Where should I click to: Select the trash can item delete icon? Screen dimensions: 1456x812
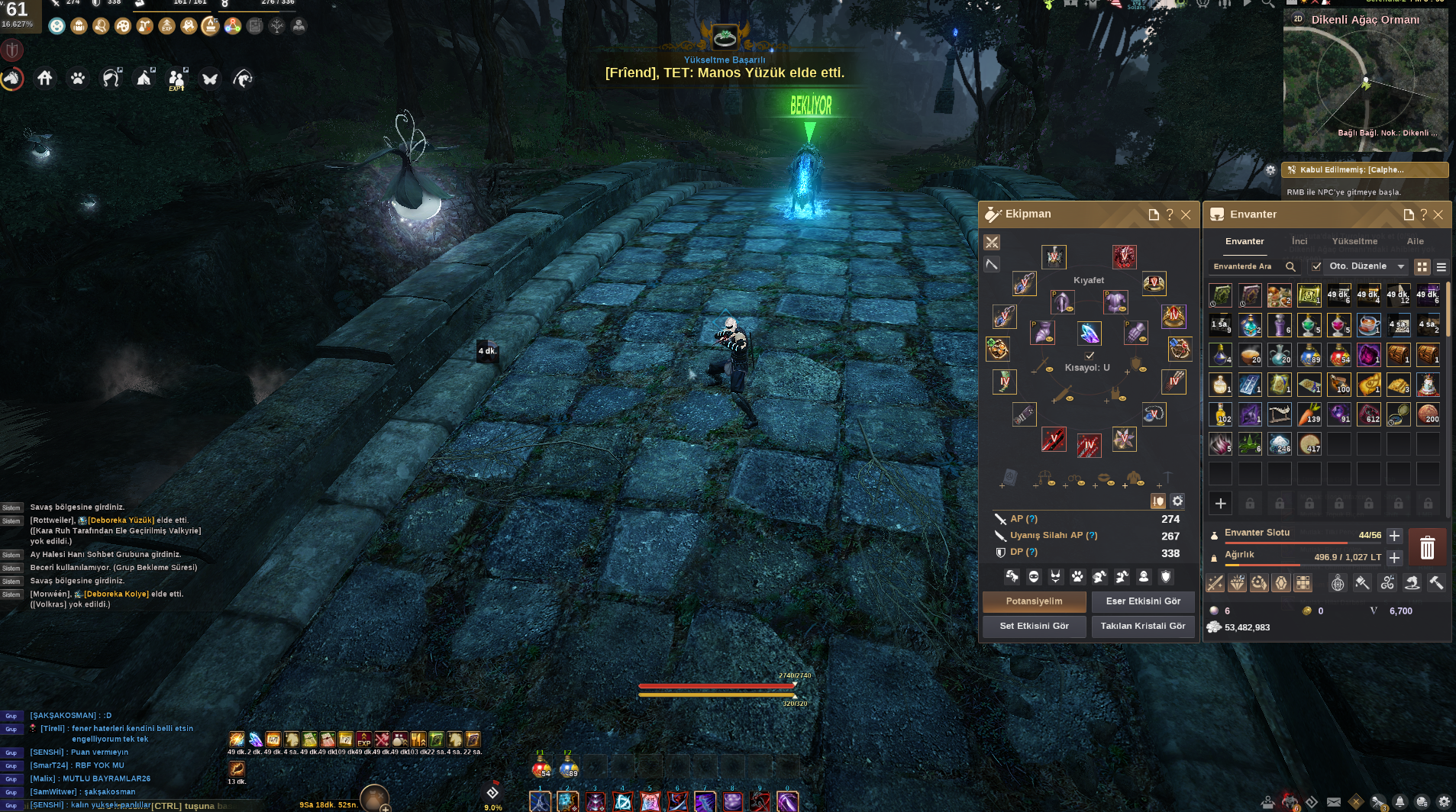(1429, 548)
